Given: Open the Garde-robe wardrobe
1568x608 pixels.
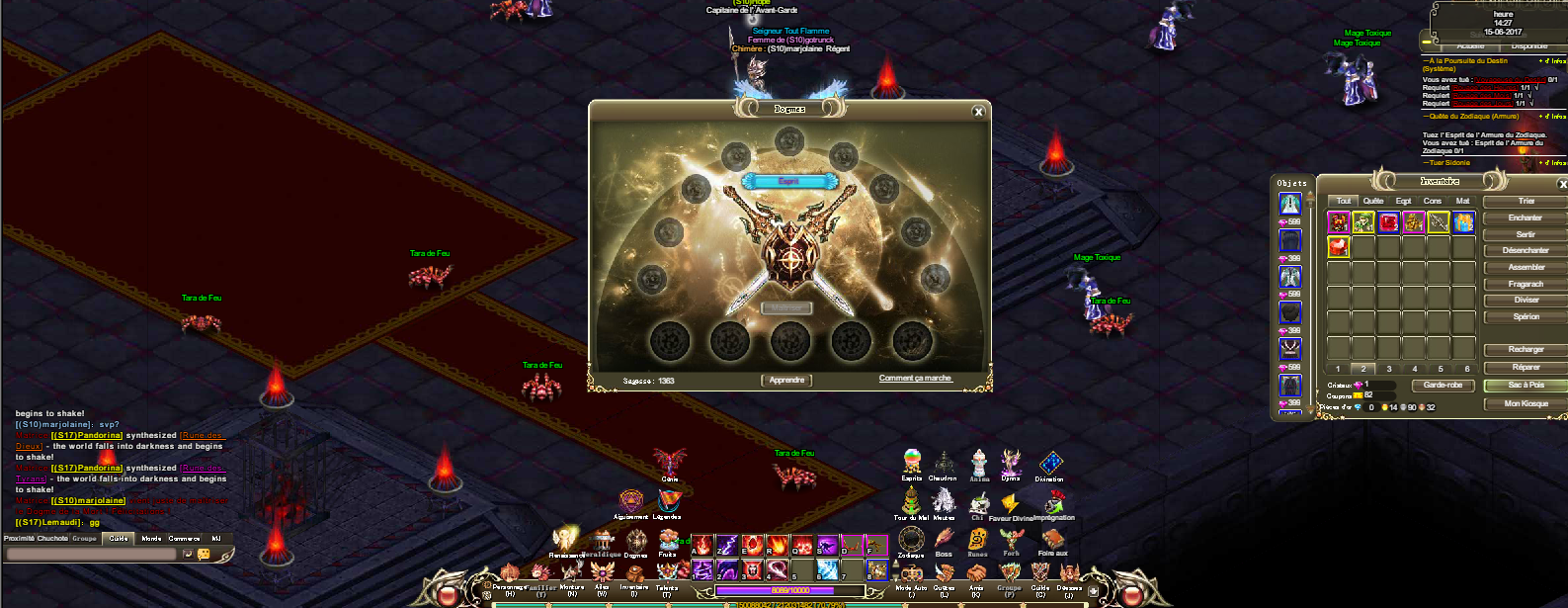Looking at the screenshot, I should (x=1444, y=385).
